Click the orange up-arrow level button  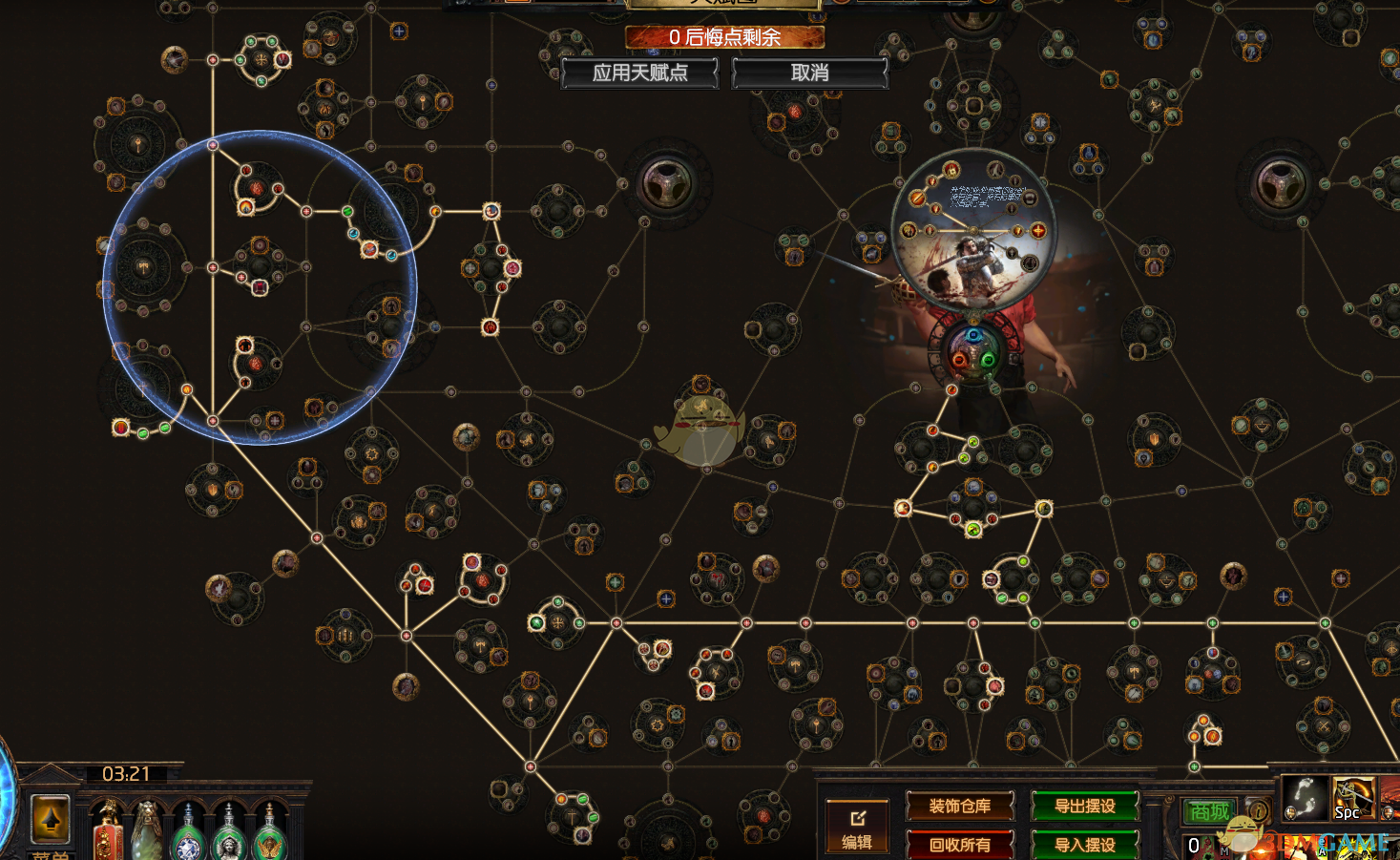point(51,818)
